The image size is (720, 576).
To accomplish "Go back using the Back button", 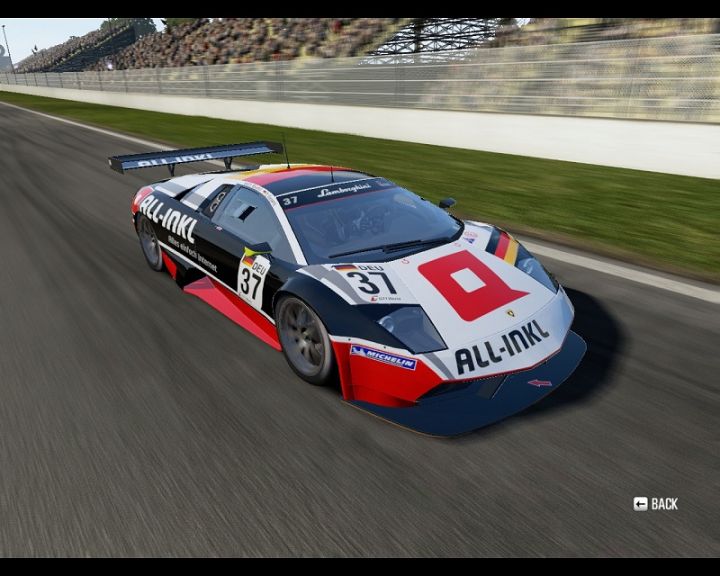I will (x=656, y=504).
